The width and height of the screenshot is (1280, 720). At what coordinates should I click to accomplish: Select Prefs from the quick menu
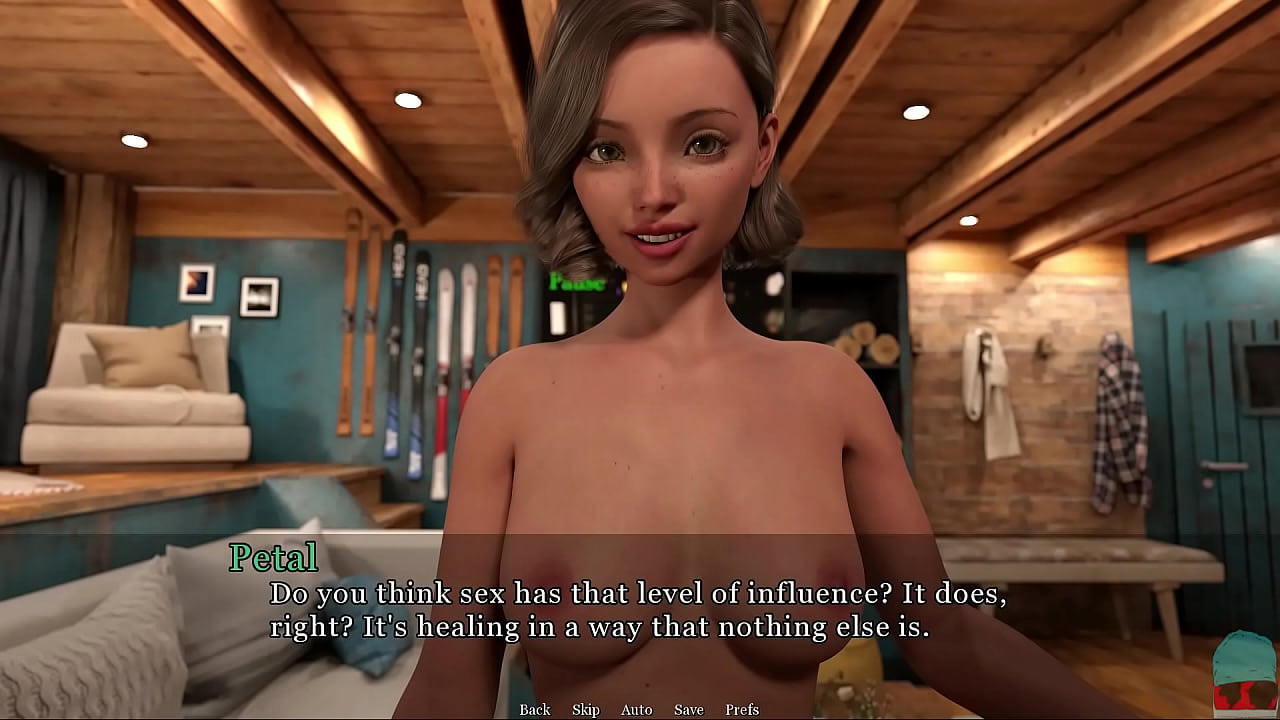pos(743,709)
